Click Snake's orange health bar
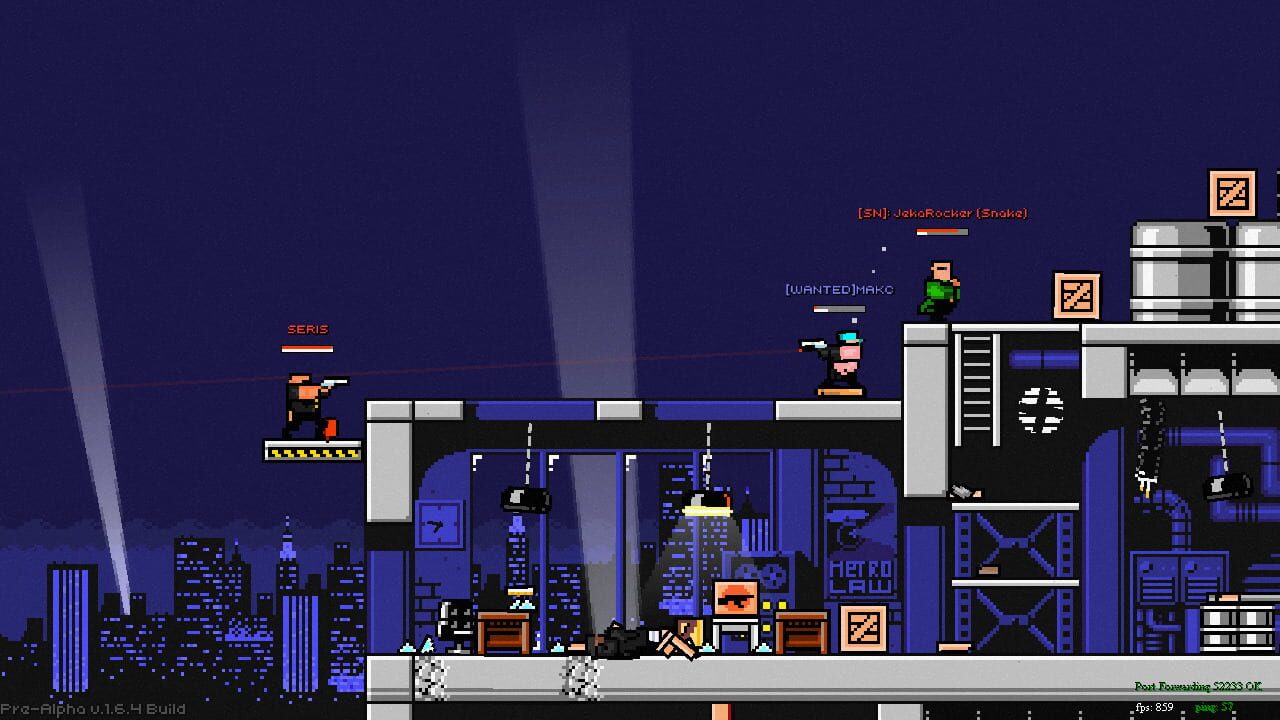Screen dimensions: 1280x720 pyautogui.click(x=941, y=231)
